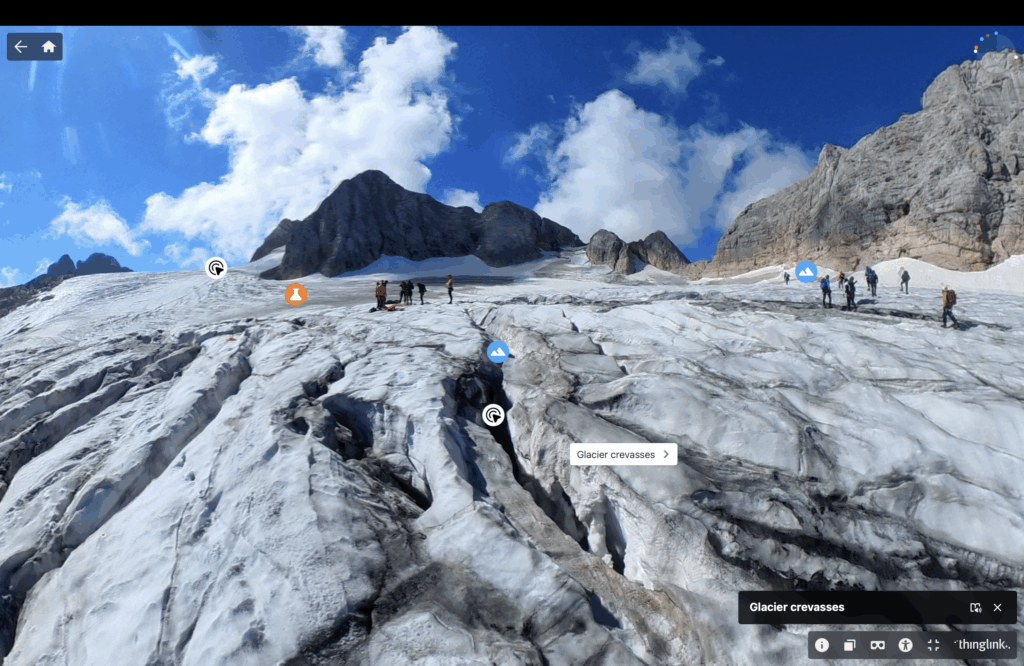The height and width of the screenshot is (666, 1024).
Task: Open the Glacier crevasses label tag
Action: (x=623, y=454)
